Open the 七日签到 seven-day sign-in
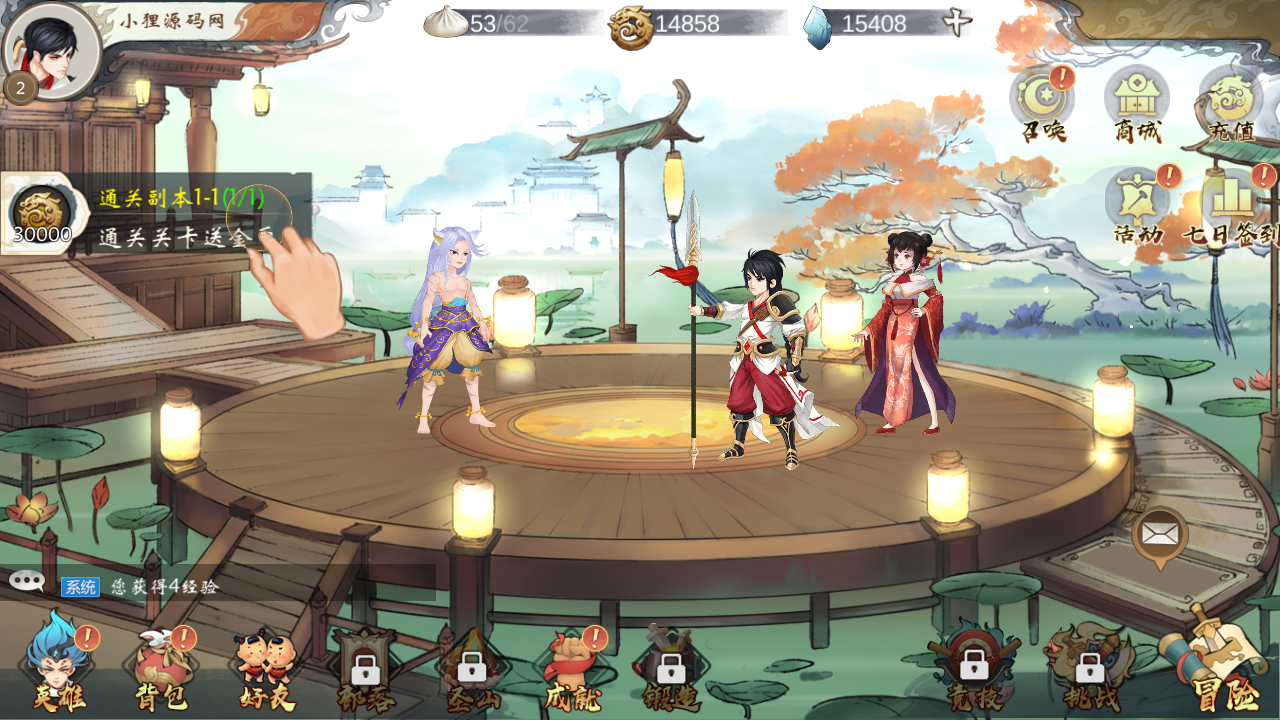 click(1230, 205)
